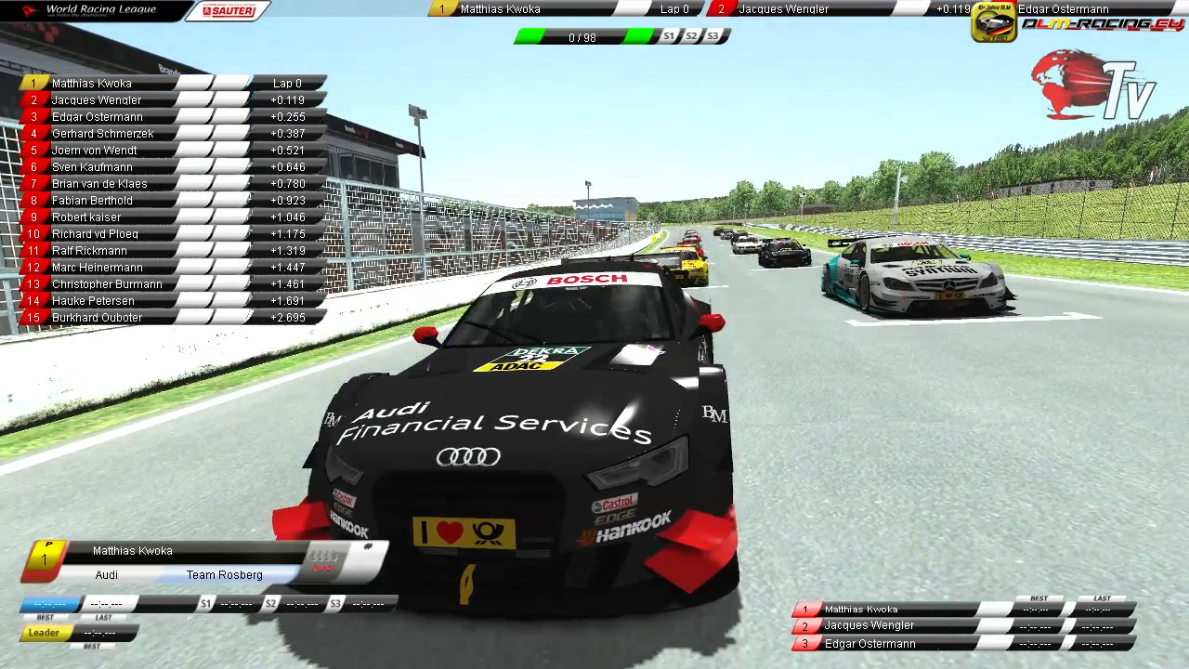Image resolution: width=1189 pixels, height=669 pixels.
Task: Click the red globe TV logo
Action: tap(1093, 86)
